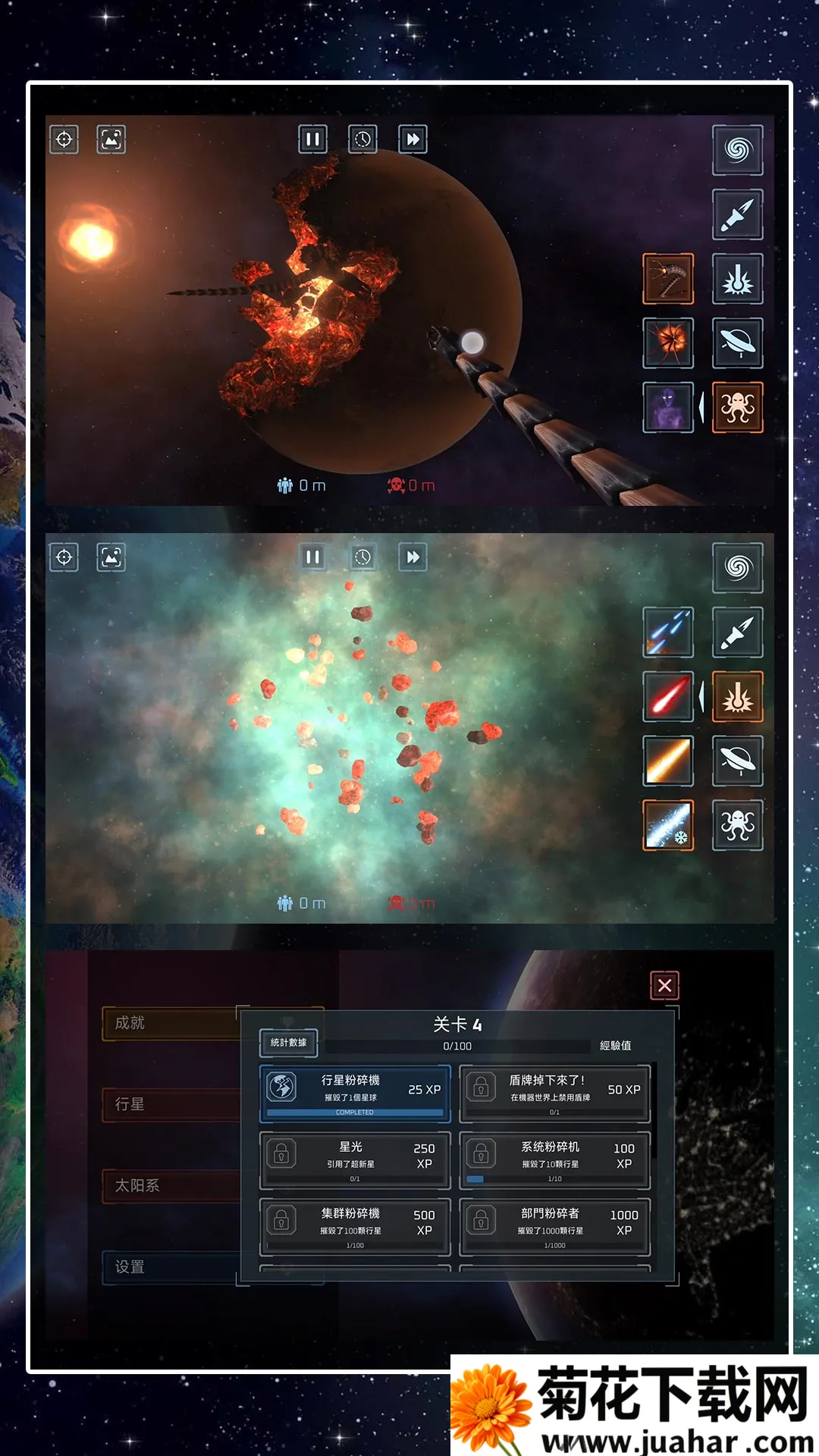Choose the orange energy beam weapon icon
This screenshot has width=819, height=1456.
(x=668, y=761)
